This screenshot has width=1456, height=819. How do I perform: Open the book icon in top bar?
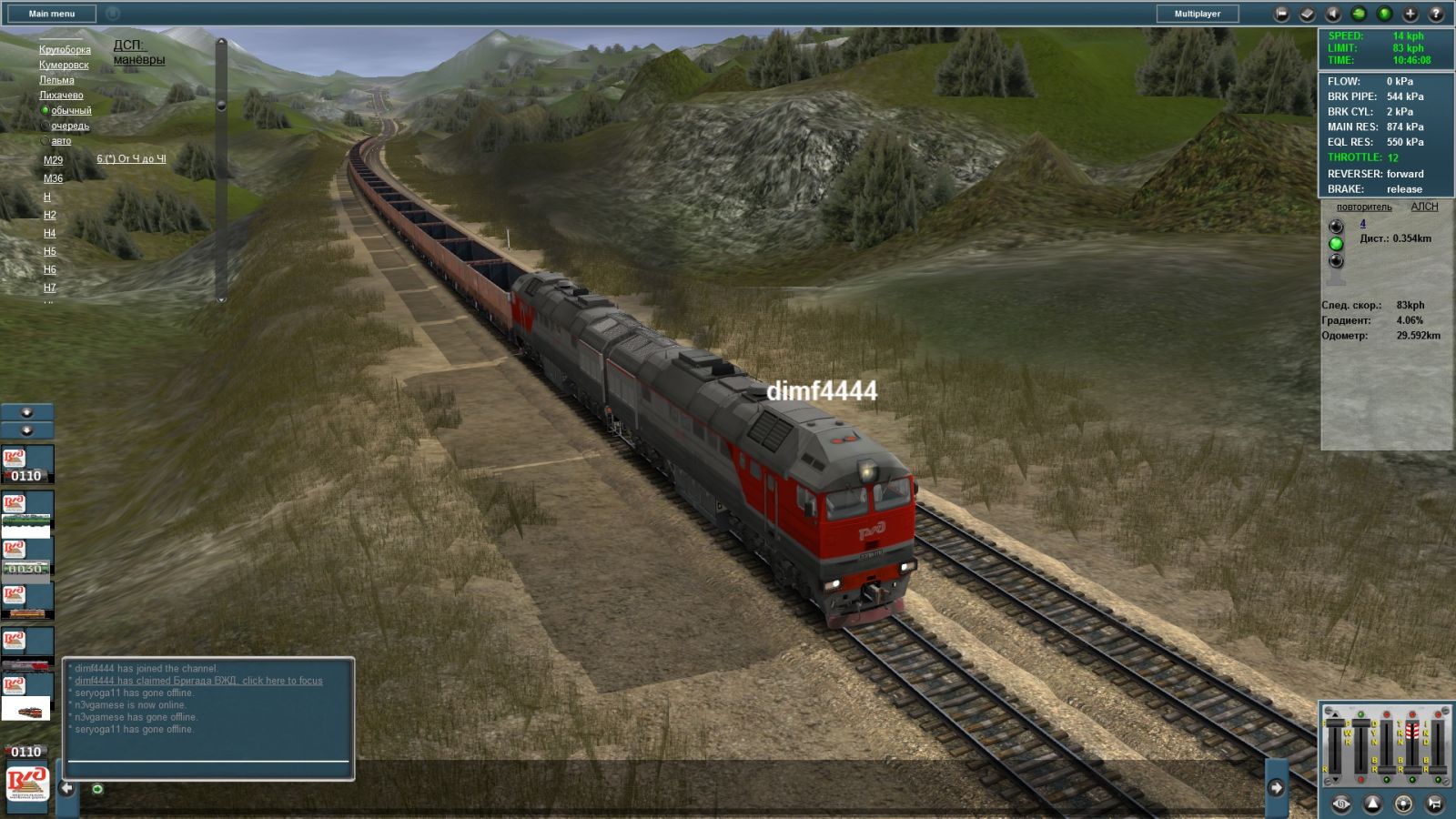click(x=1307, y=14)
